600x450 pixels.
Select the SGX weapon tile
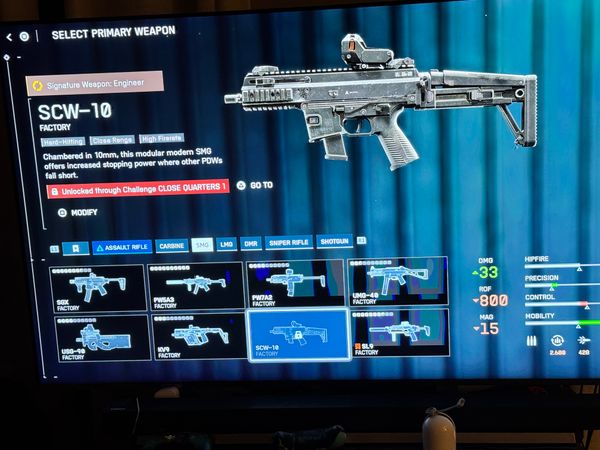97,289
